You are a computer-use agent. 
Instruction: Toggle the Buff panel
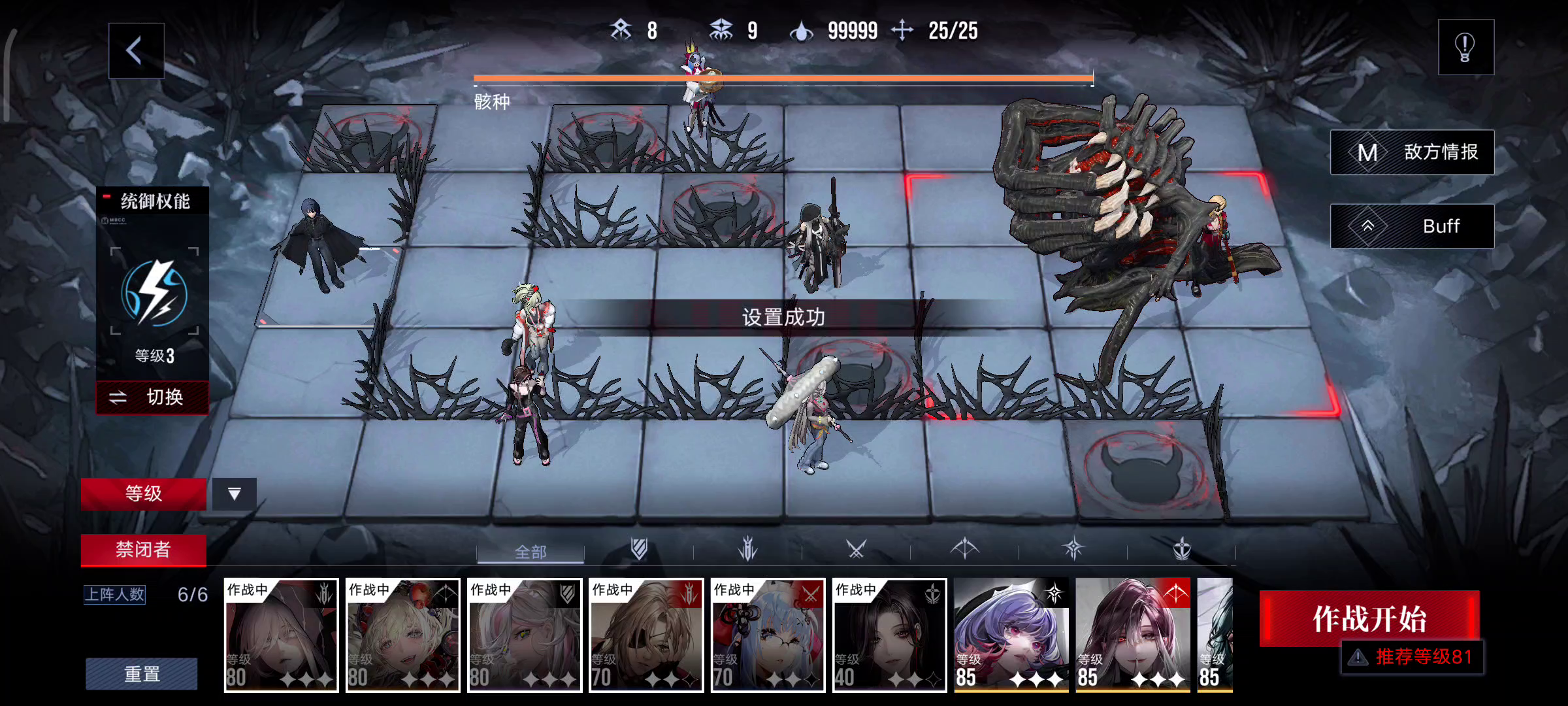coord(1413,226)
